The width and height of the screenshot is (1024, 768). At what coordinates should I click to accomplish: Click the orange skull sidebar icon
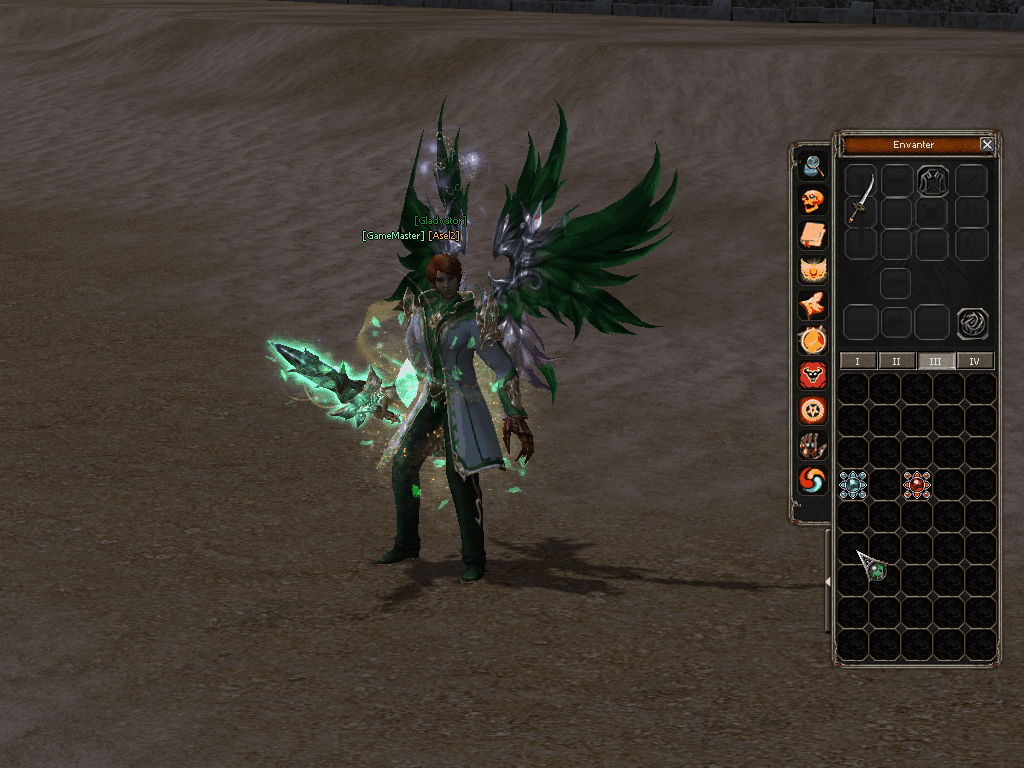[813, 201]
